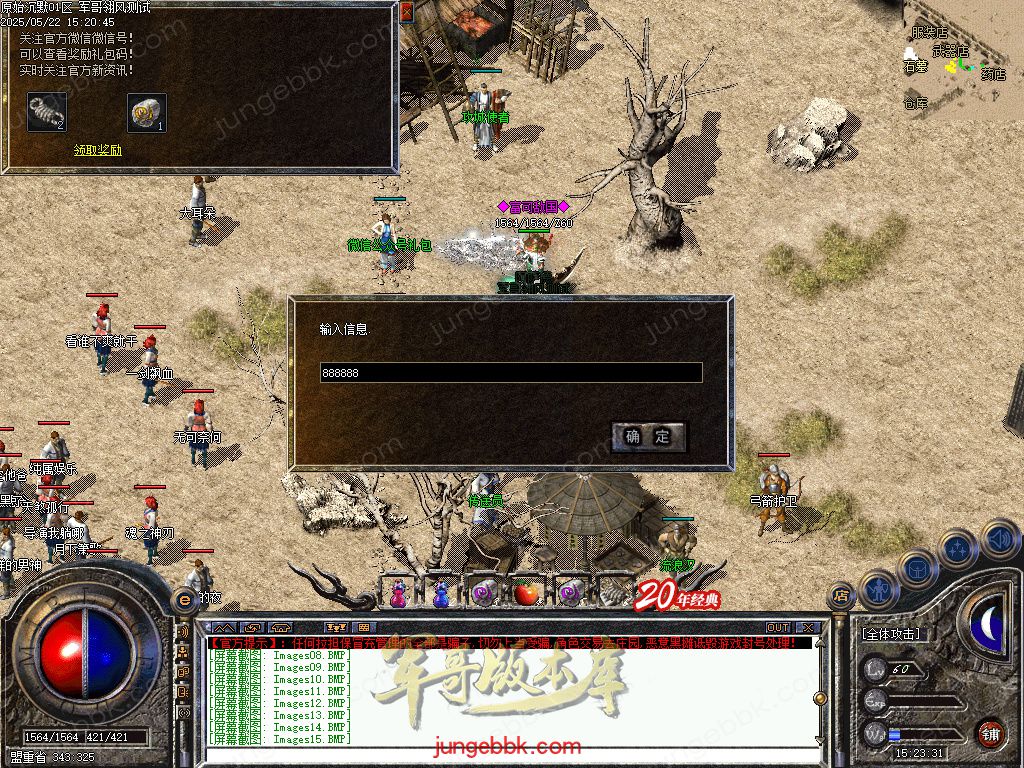
Task: Close the NPC reward dialog window
Action: point(406,12)
